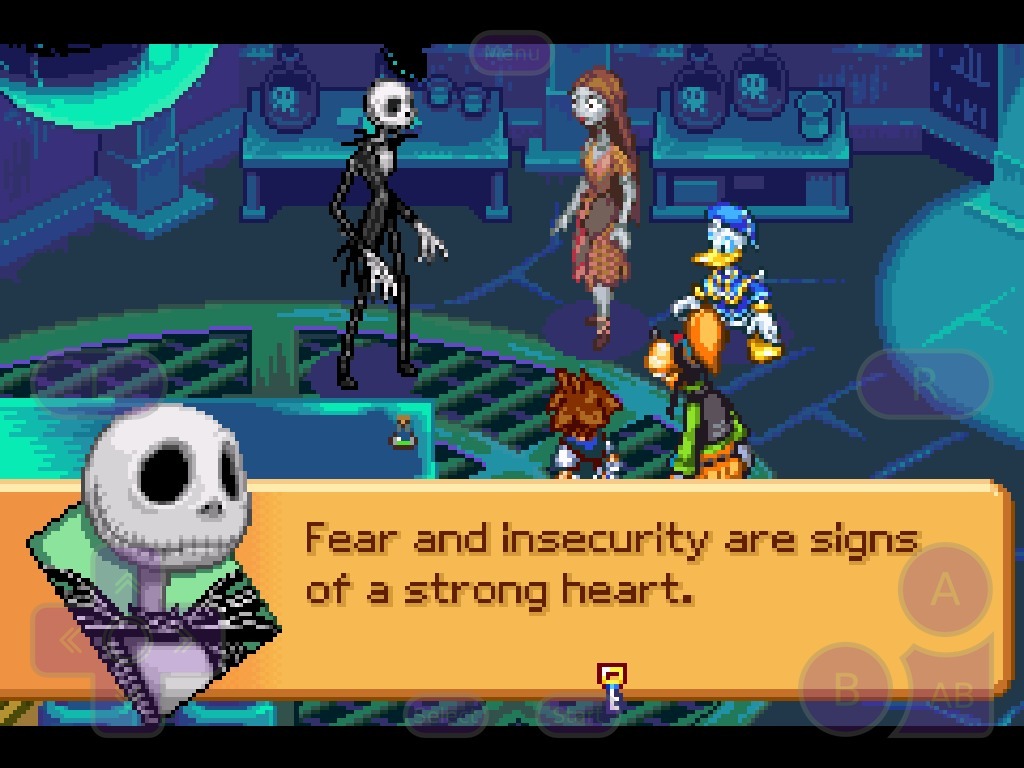The image size is (1024, 768).
Task: Tap the Select overlay button
Action: (x=446, y=714)
